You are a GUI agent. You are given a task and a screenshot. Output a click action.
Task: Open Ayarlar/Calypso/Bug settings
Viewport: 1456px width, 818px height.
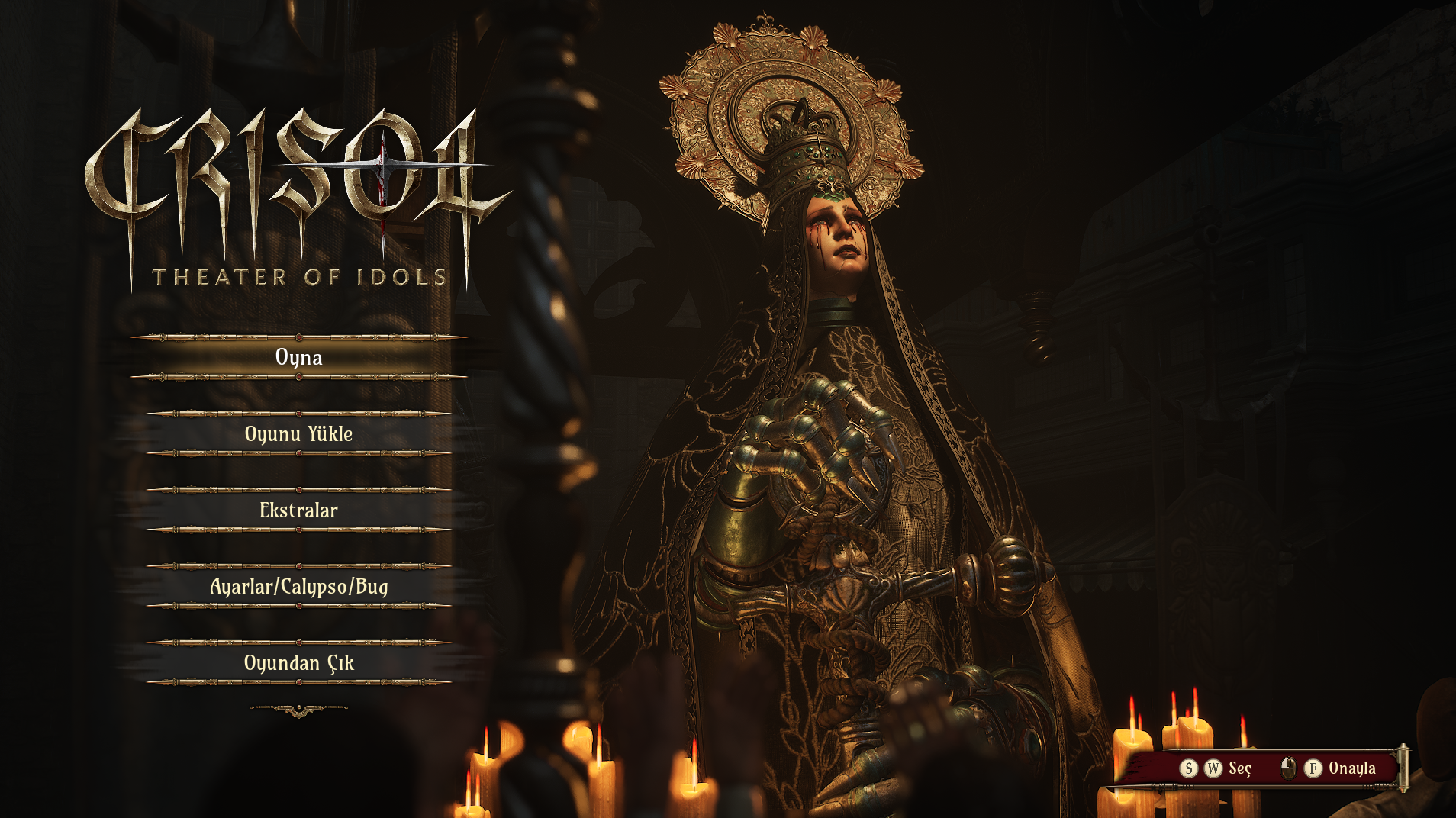pyautogui.click(x=298, y=586)
